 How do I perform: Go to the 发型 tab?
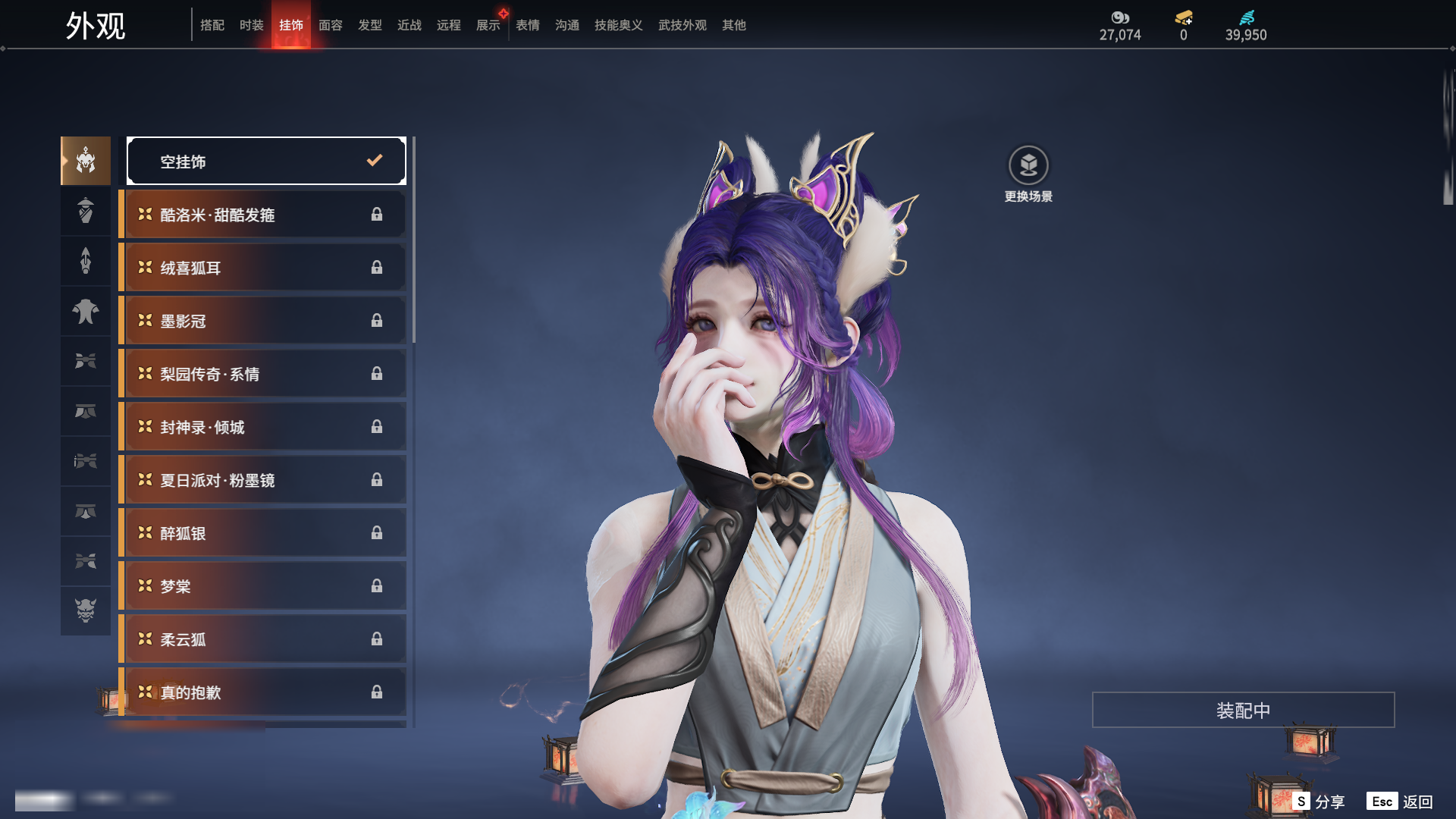[370, 25]
